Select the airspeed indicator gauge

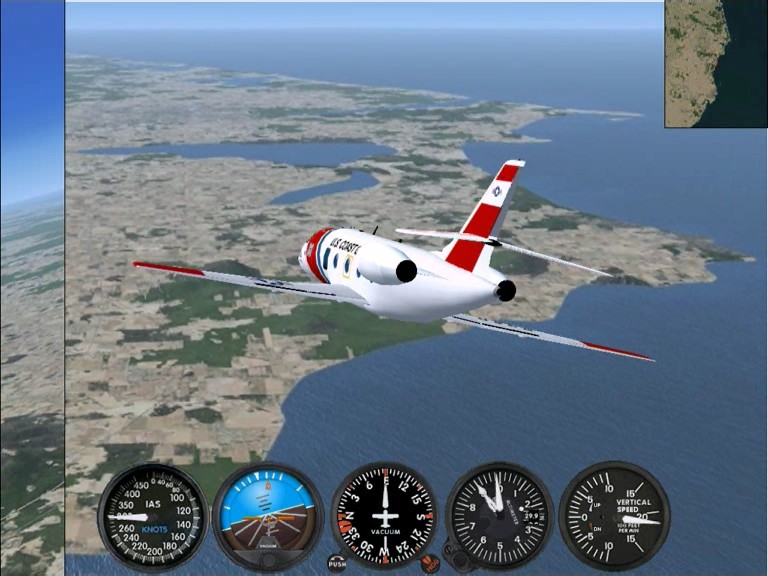(x=152, y=516)
